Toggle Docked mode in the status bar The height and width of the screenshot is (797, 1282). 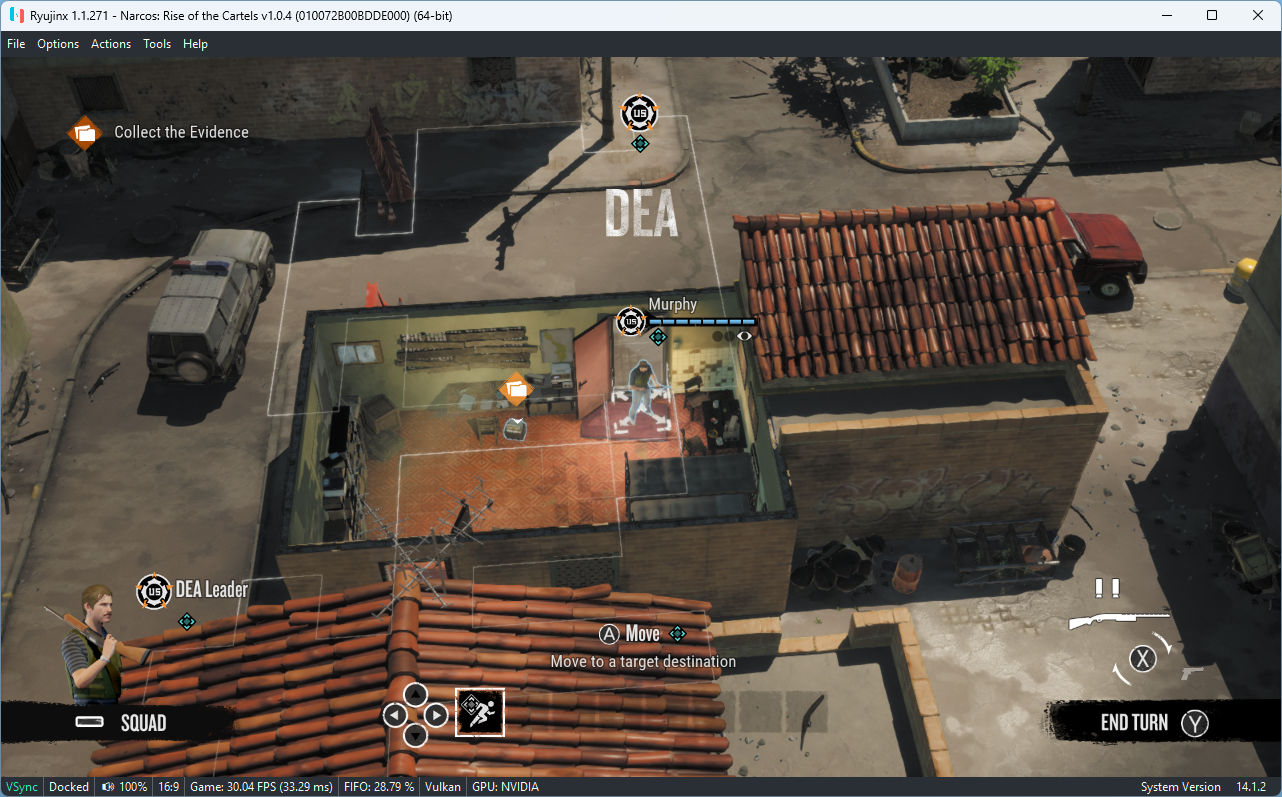(x=68, y=786)
